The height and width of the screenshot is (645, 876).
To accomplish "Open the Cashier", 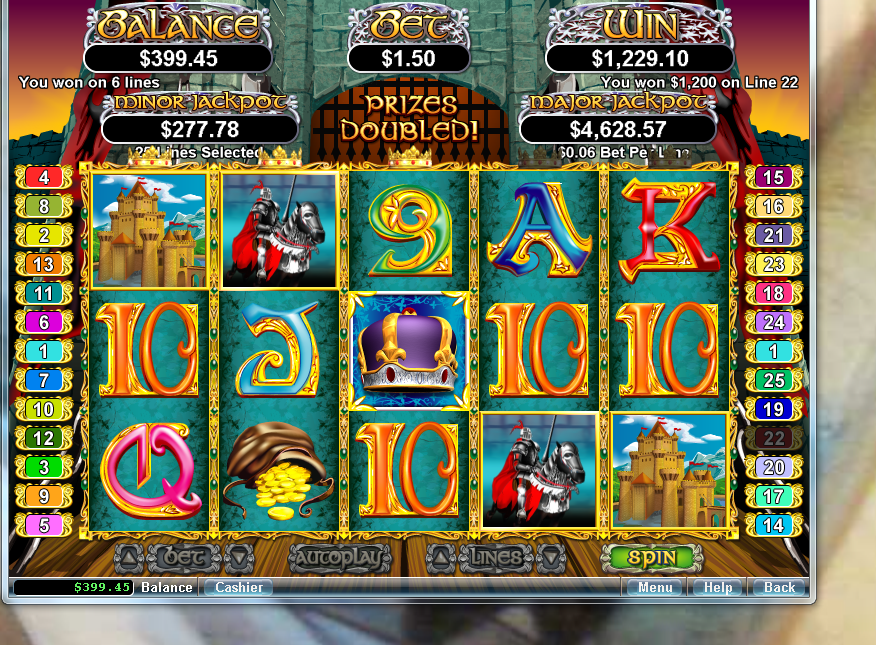I will [239, 587].
